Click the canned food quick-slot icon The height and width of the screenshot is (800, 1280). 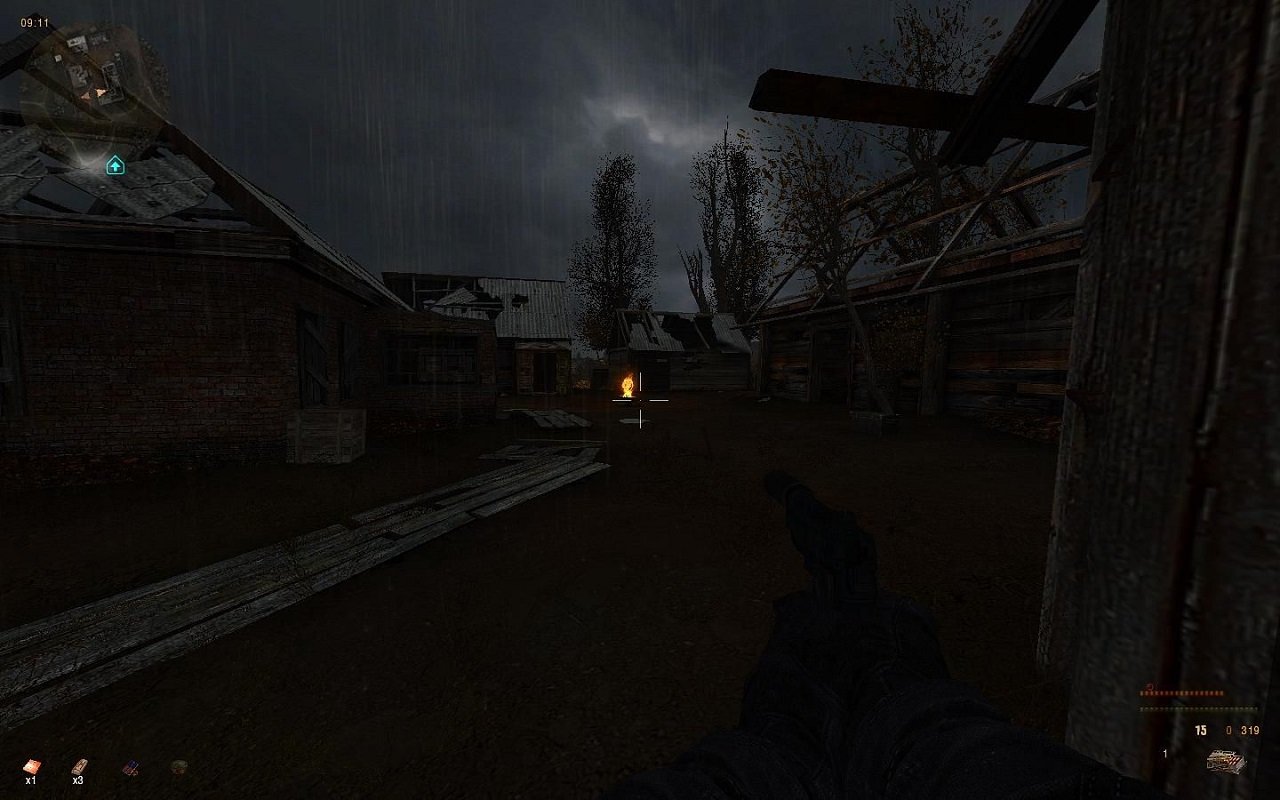click(181, 764)
